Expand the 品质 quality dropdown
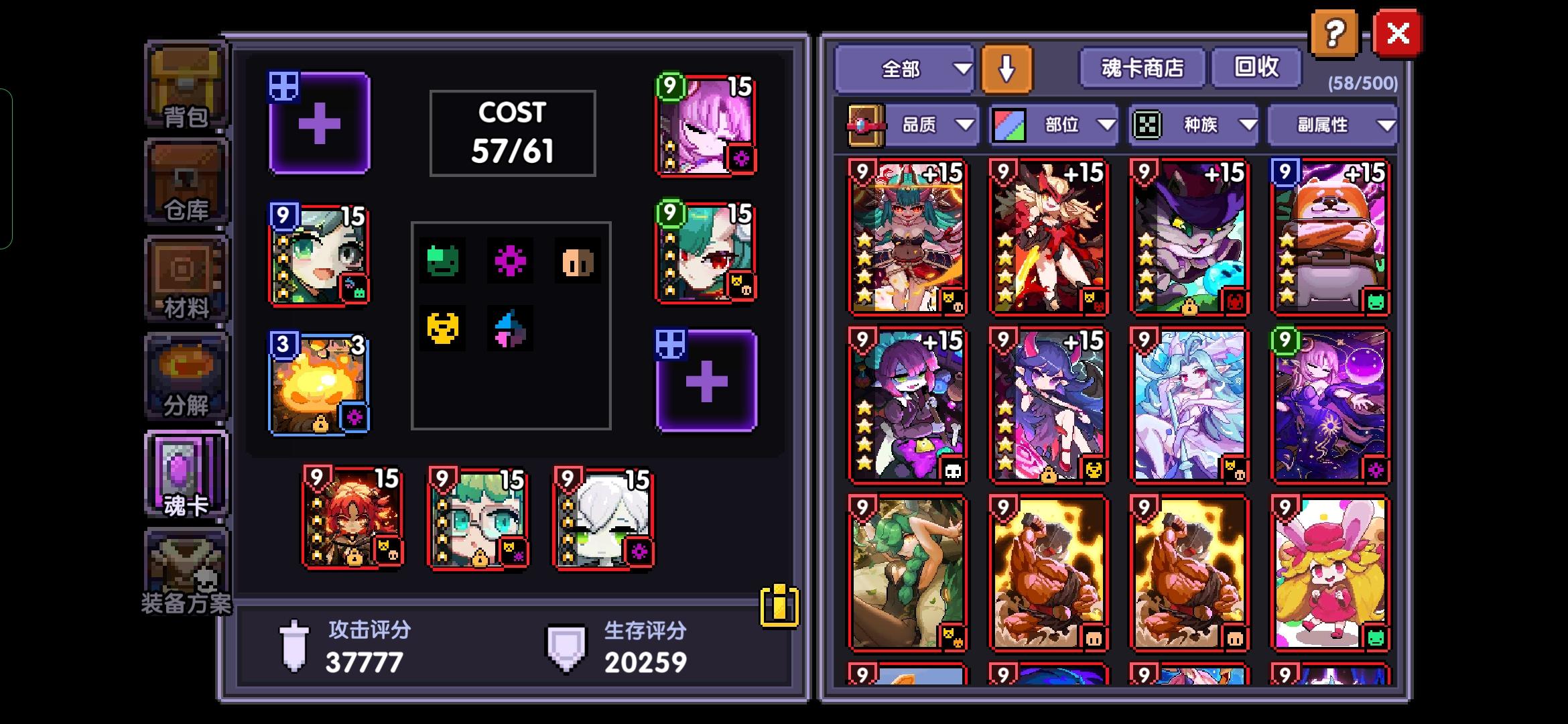Viewport: 1568px width, 724px height. tap(933, 124)
